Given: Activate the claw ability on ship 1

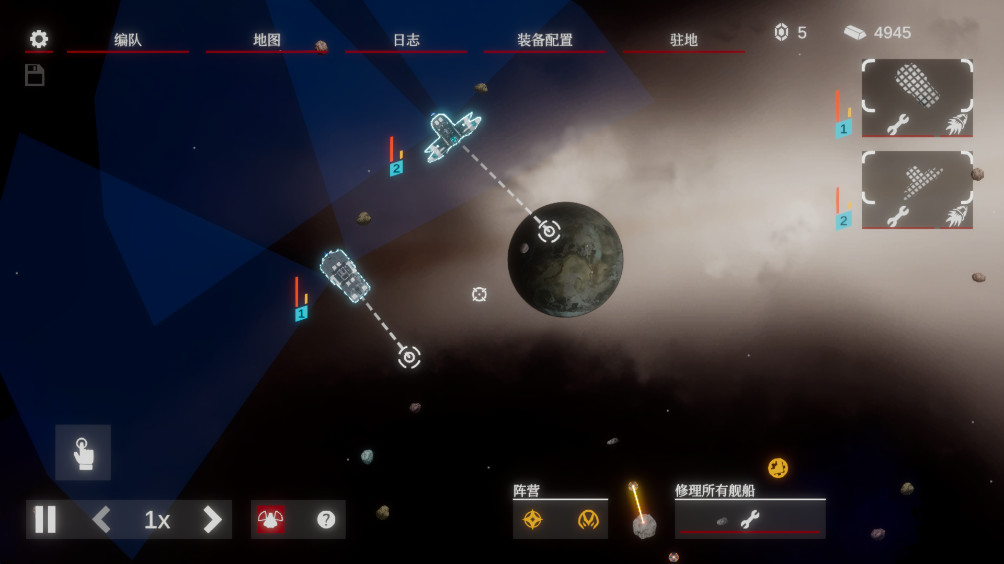Looking at the screenshot, I should (x=956, y=125).
